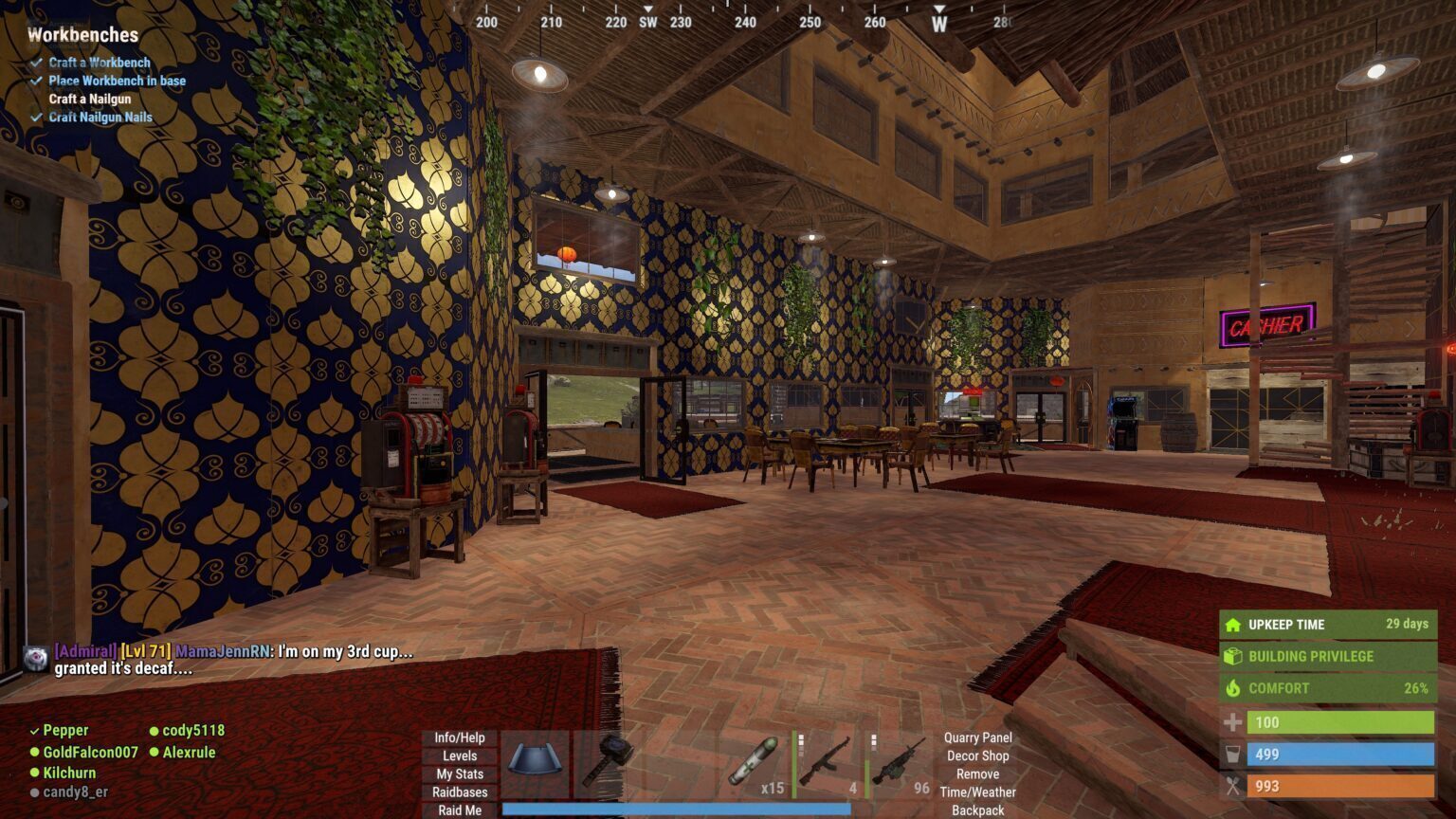
Task: Select the Craft a Nailgun objective
Action: [90, 99]
